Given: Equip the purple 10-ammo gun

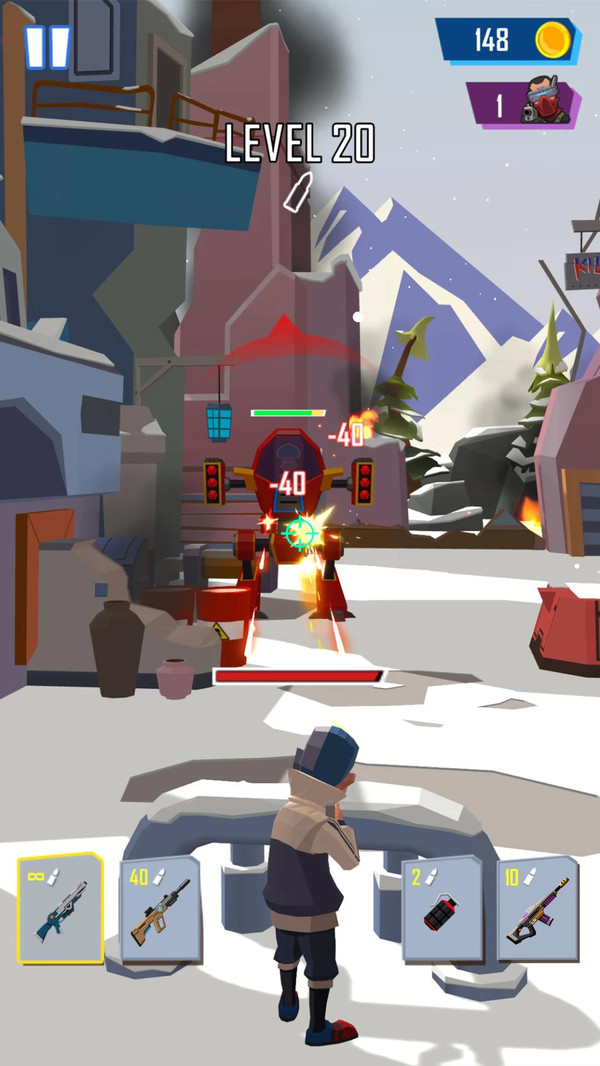Looking at the screenshot, I should pos(537,910).
